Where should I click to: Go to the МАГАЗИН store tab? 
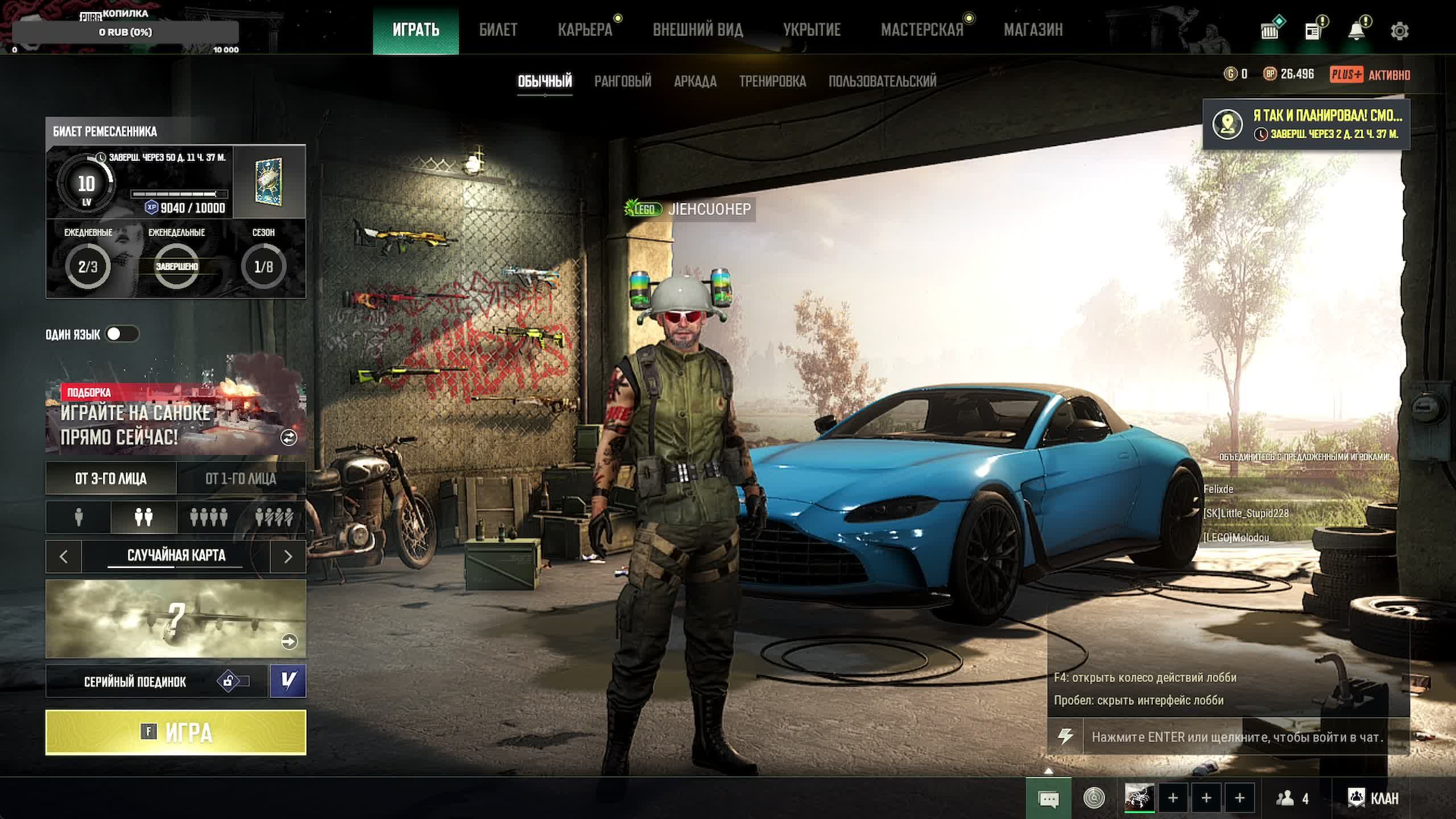point(1033,30)
